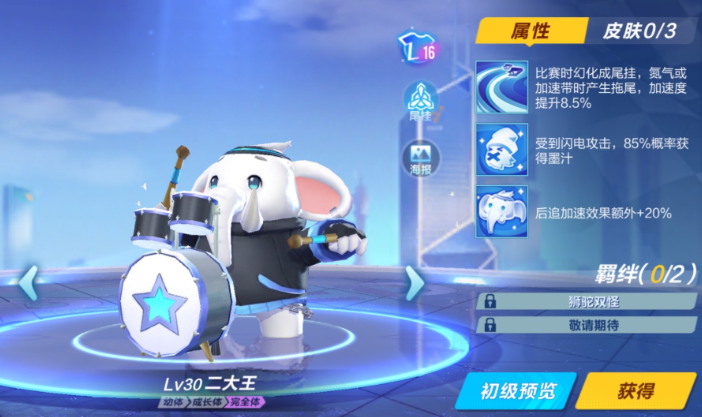The image size is (702, 417).
Task: Tap the 获得 obtain button
Action: point(634,390)
